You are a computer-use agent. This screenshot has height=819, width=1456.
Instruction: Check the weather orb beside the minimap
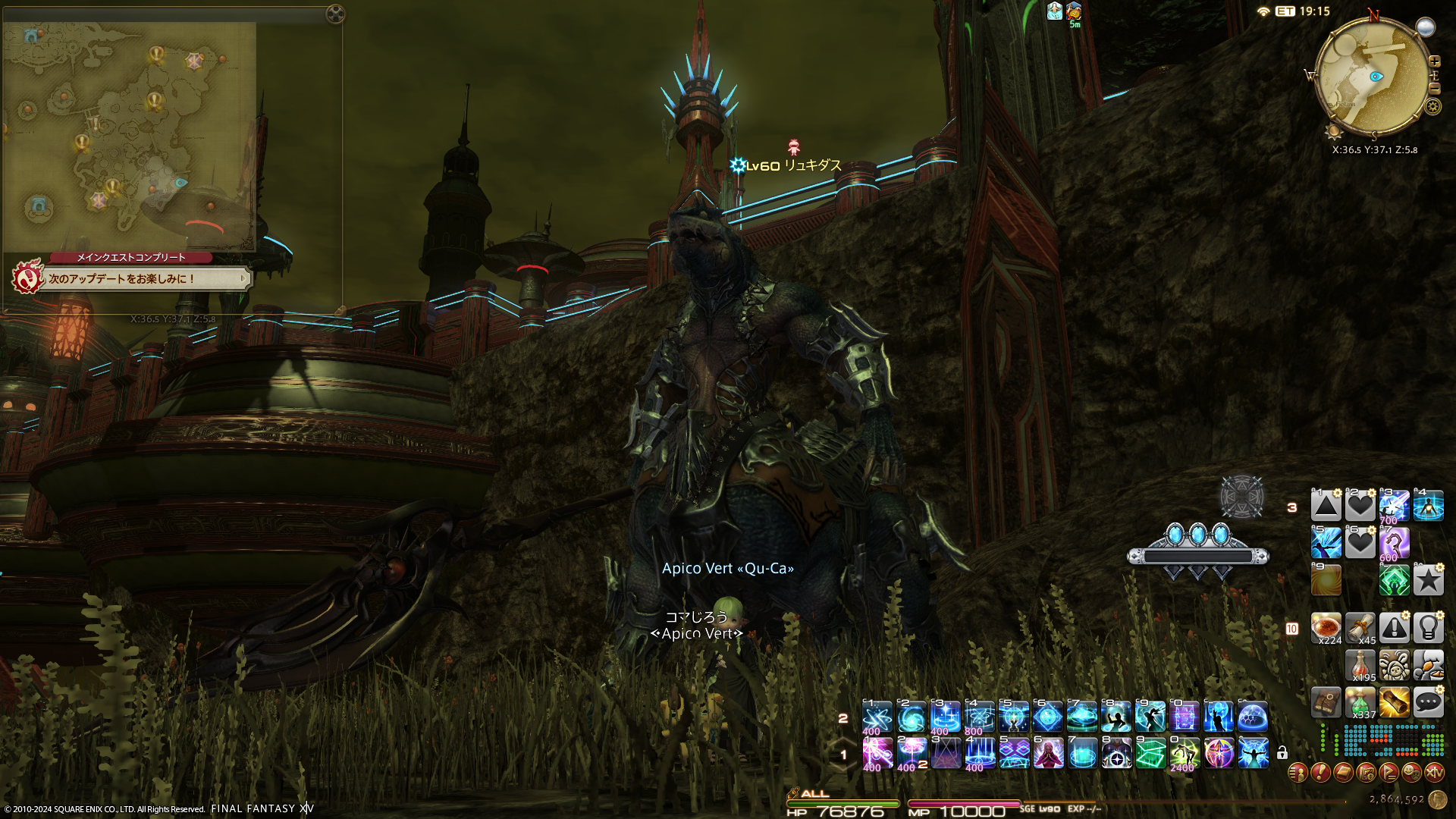1426,28
